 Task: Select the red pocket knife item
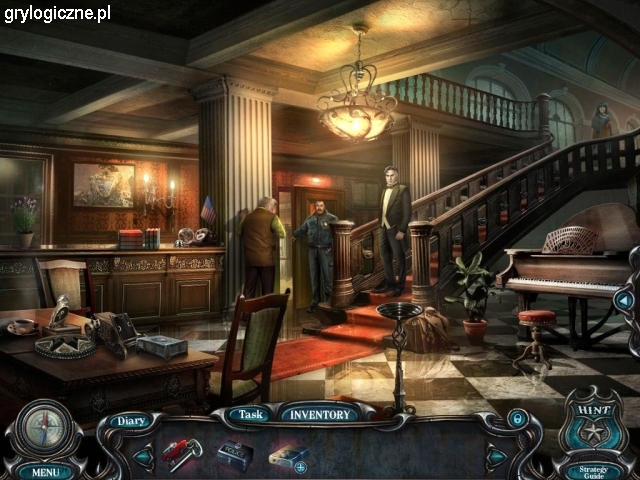(x=181, y=453)
